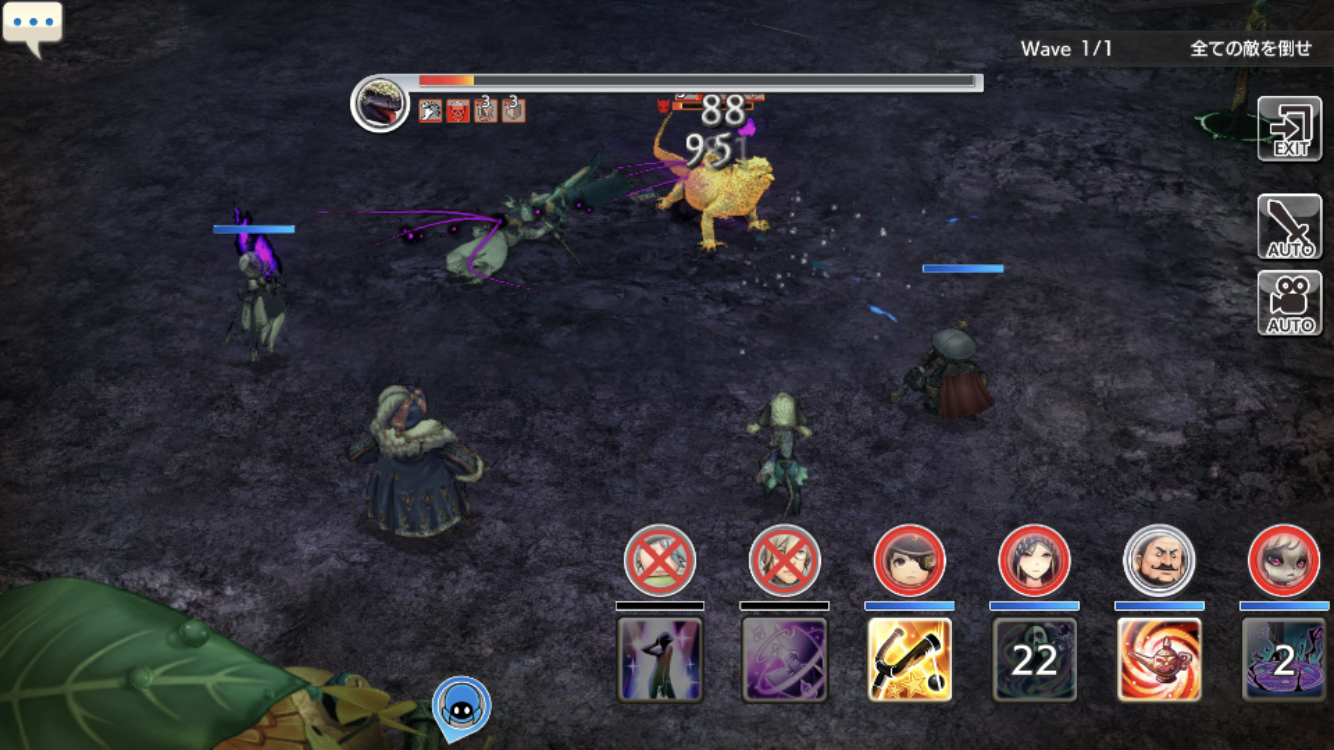Screen dimensions: 1334x750
Task: Select the dark-haired woman portrait
Action: click(x=1034, y=560)
